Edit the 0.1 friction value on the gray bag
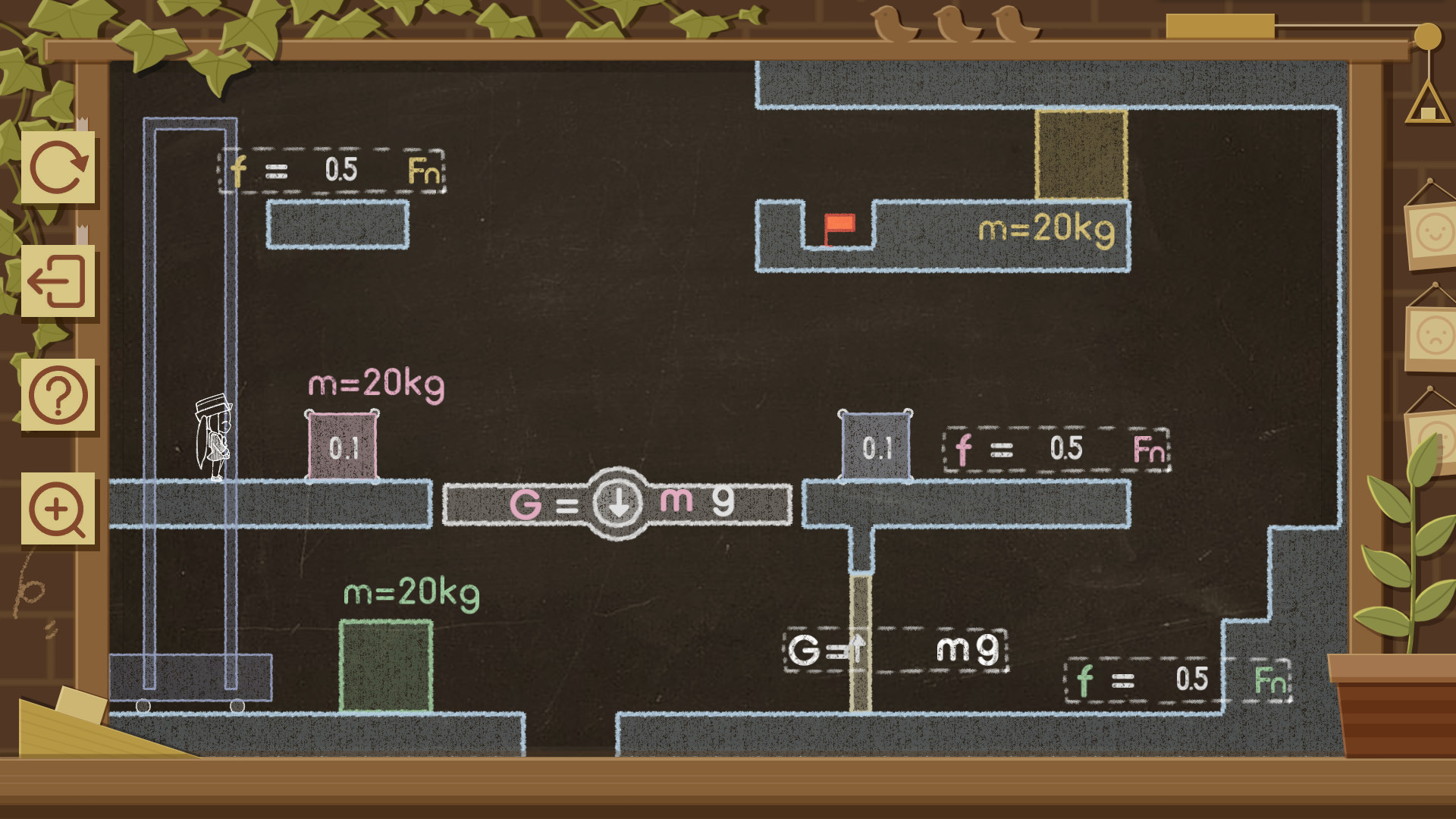The width and height of the screenshot is (1456, 819). tap(876, 447)
